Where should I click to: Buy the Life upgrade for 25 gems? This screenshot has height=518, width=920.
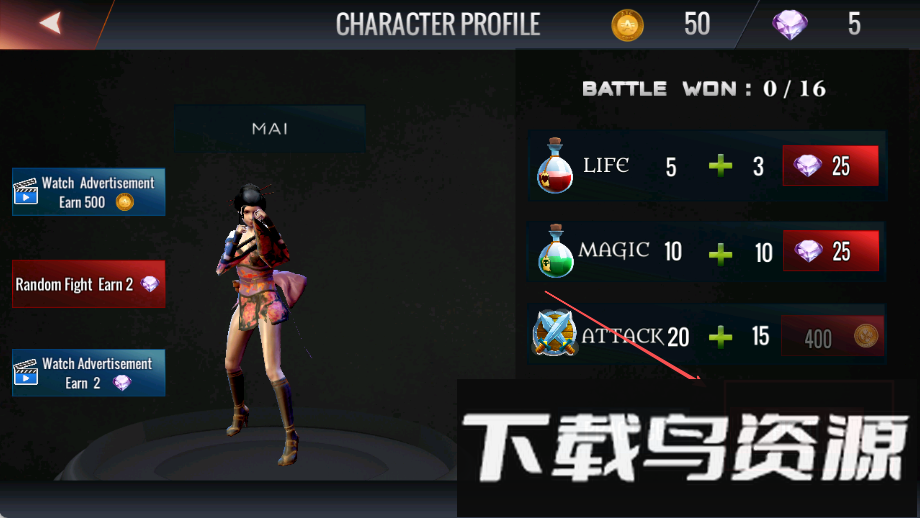830,166
